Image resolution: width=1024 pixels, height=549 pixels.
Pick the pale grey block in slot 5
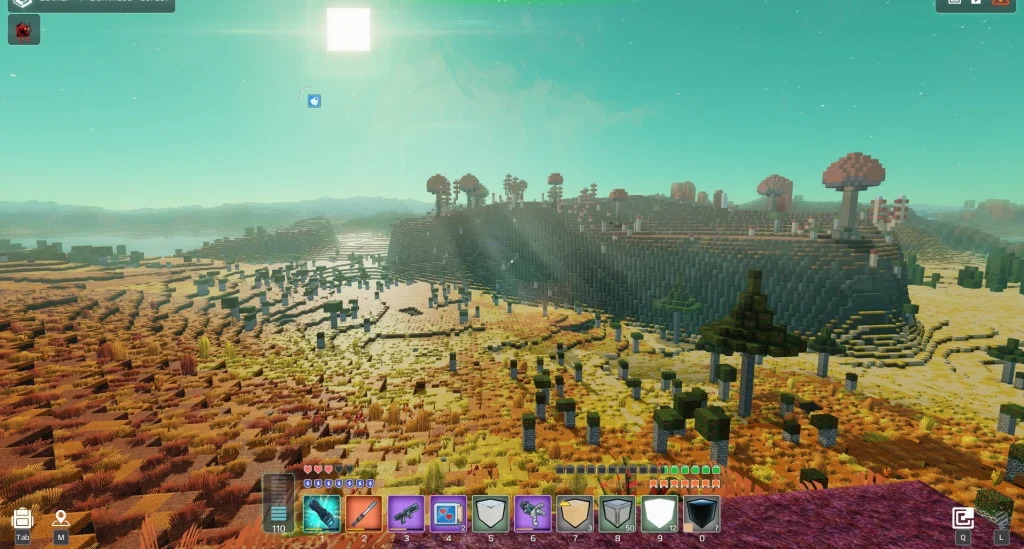point(490,513)
